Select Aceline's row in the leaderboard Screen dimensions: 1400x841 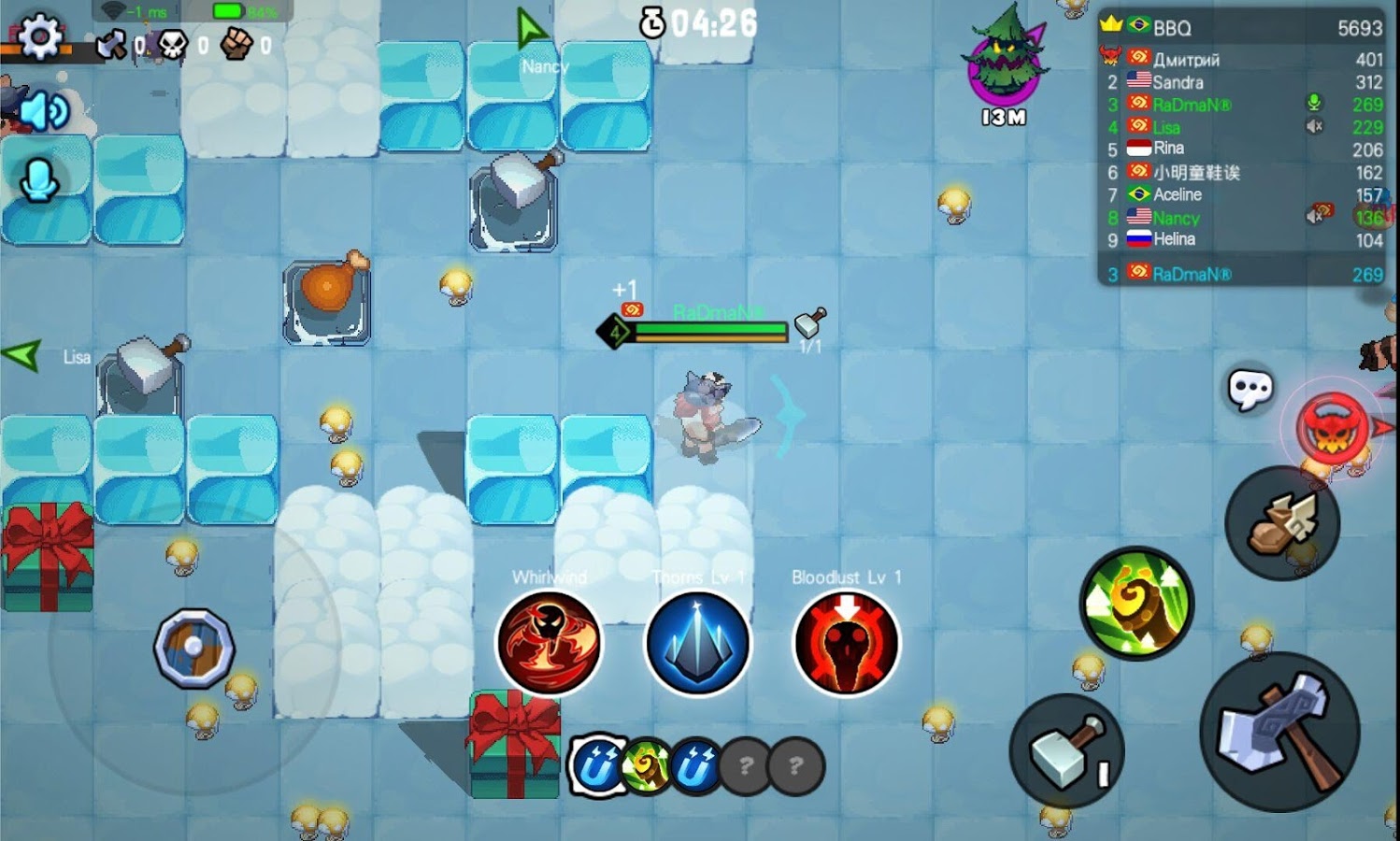[x=1243, y=194]
